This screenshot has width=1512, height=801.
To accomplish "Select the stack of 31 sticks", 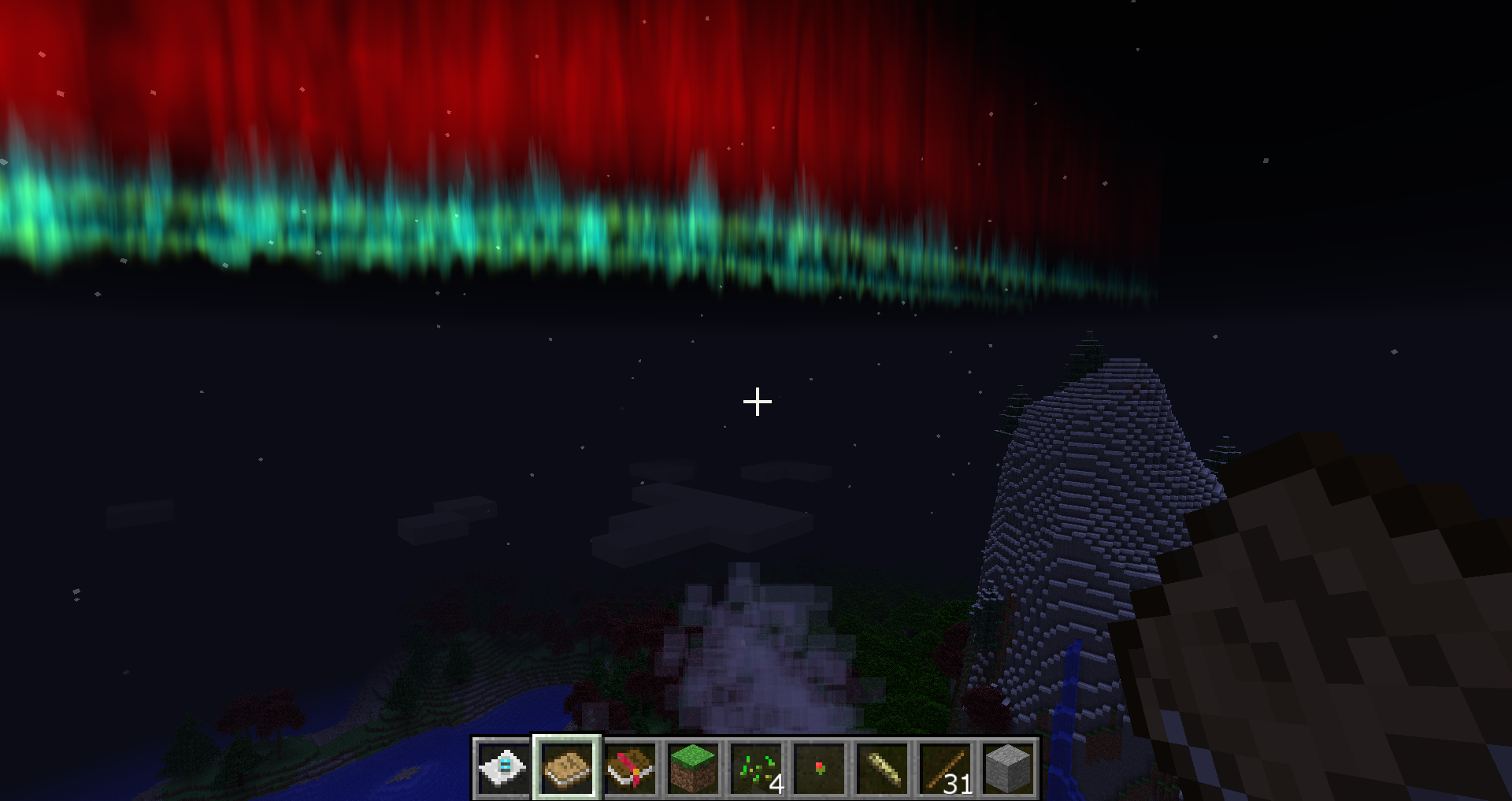I will [x=945, y=768].
